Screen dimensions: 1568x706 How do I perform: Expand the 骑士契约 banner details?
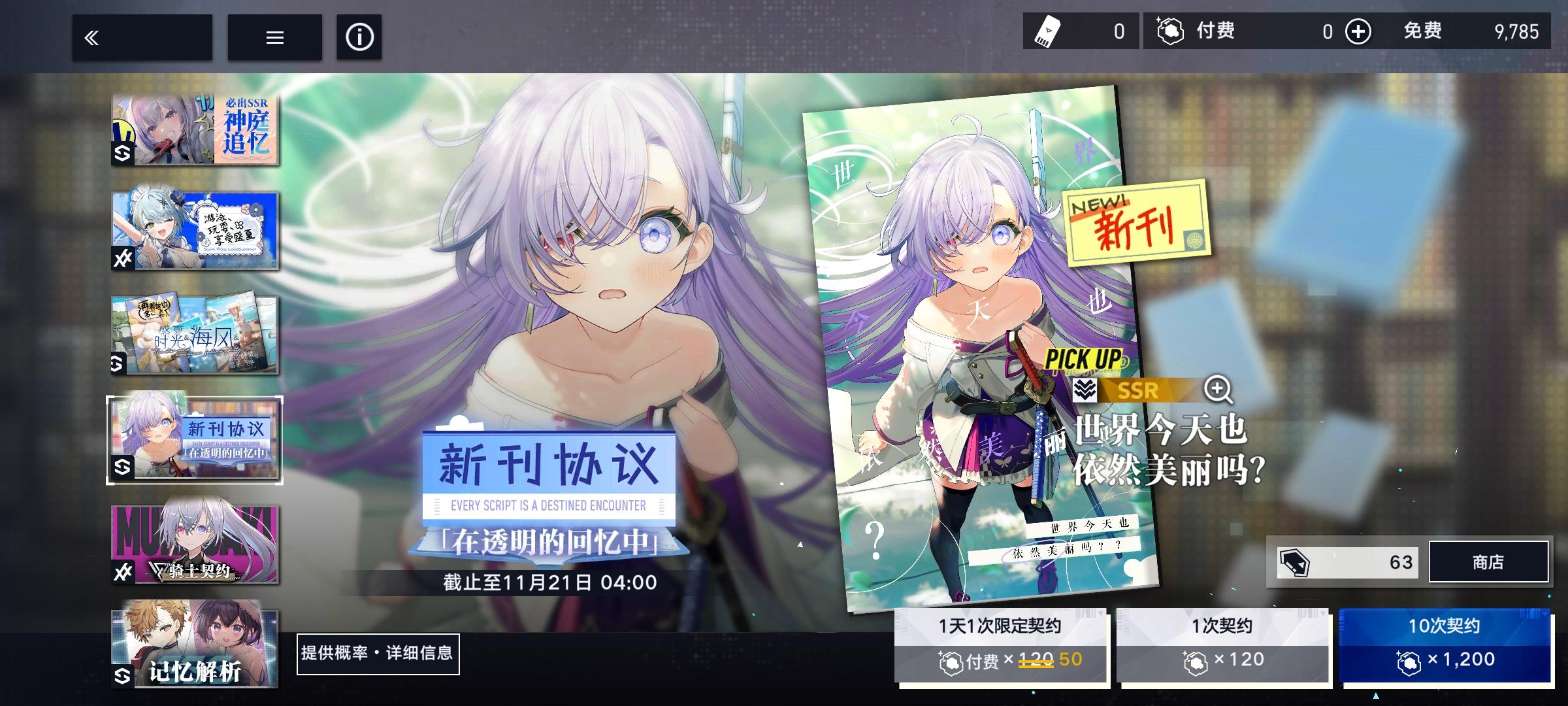tap(194, 543)
